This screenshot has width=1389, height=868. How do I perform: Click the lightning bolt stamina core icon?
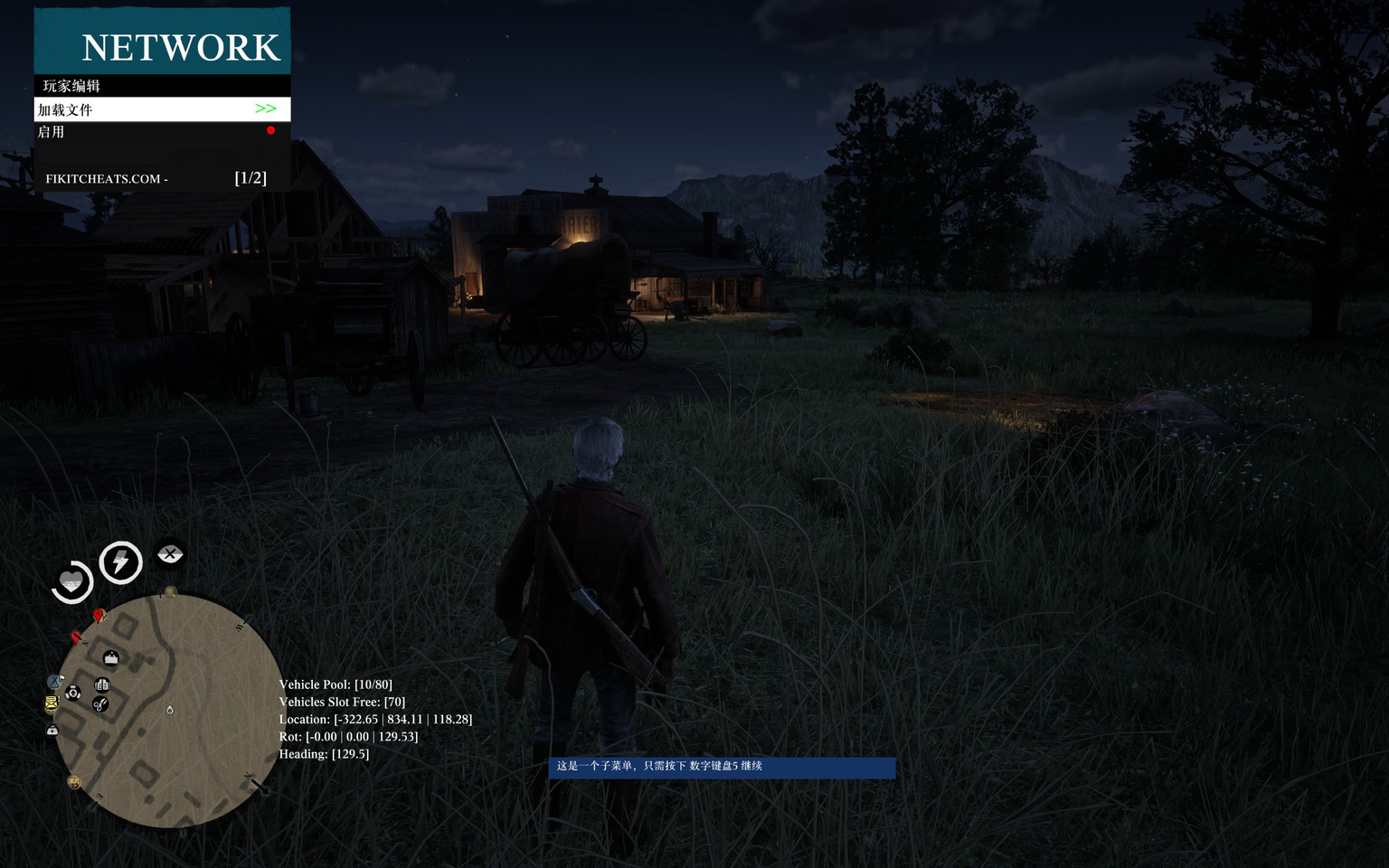coord(120,562)
